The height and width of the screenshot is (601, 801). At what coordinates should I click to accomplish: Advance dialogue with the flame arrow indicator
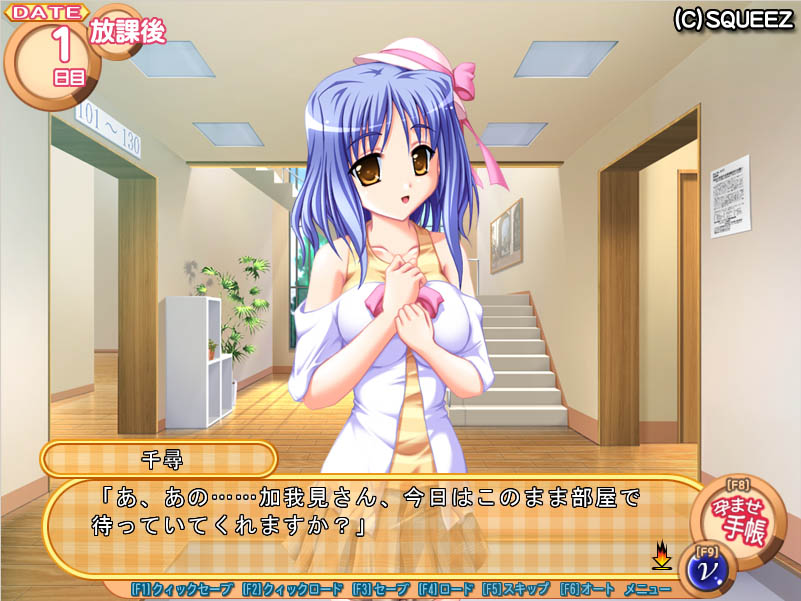pyautogui.click(x=661, y=553)
